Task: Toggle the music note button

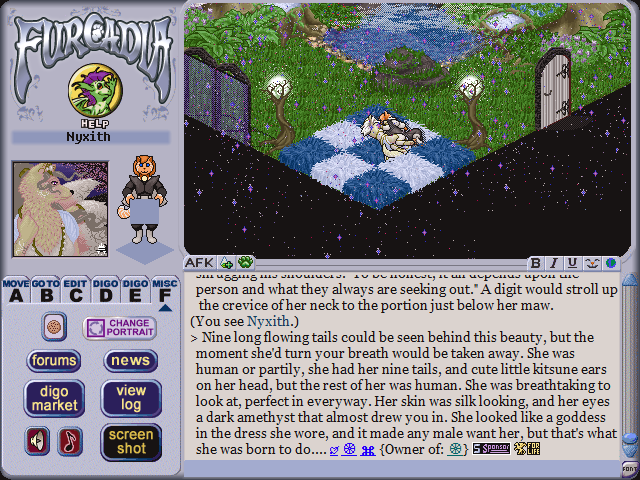Action: tap(70, 441)
